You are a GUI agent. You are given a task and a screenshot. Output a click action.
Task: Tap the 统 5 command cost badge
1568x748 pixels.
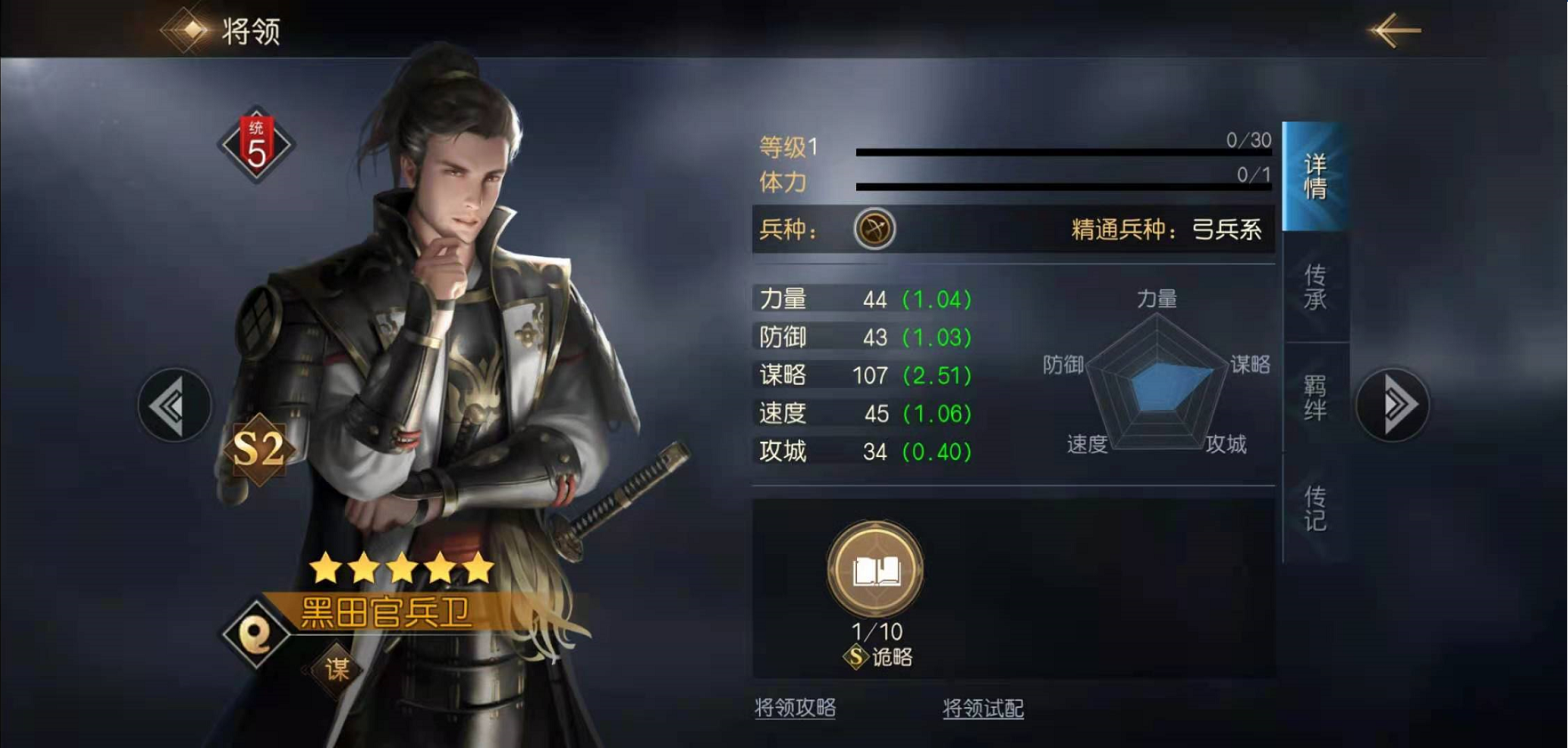(x=256, y=145)
